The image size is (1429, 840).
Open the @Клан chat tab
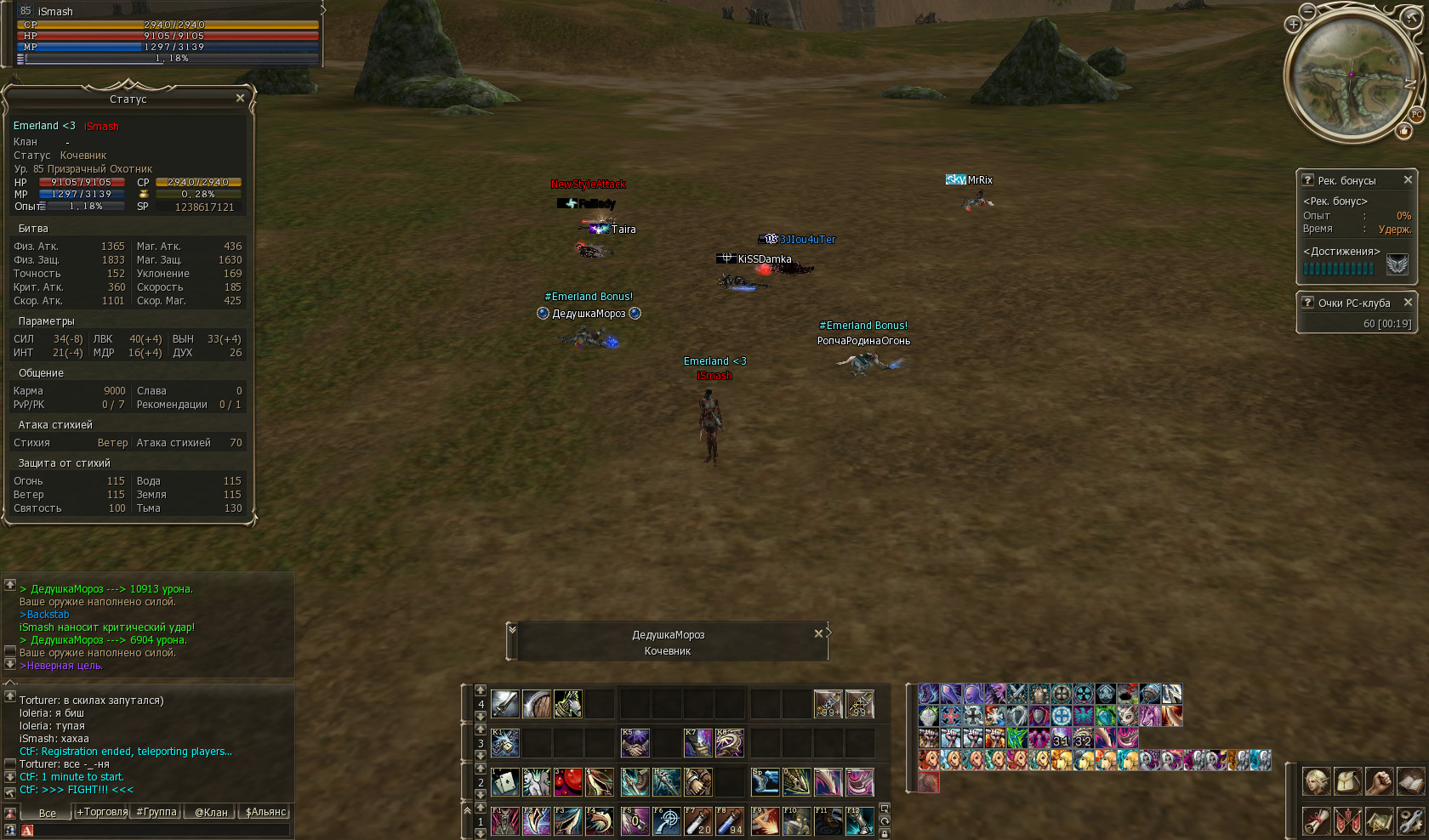[211, 813]
